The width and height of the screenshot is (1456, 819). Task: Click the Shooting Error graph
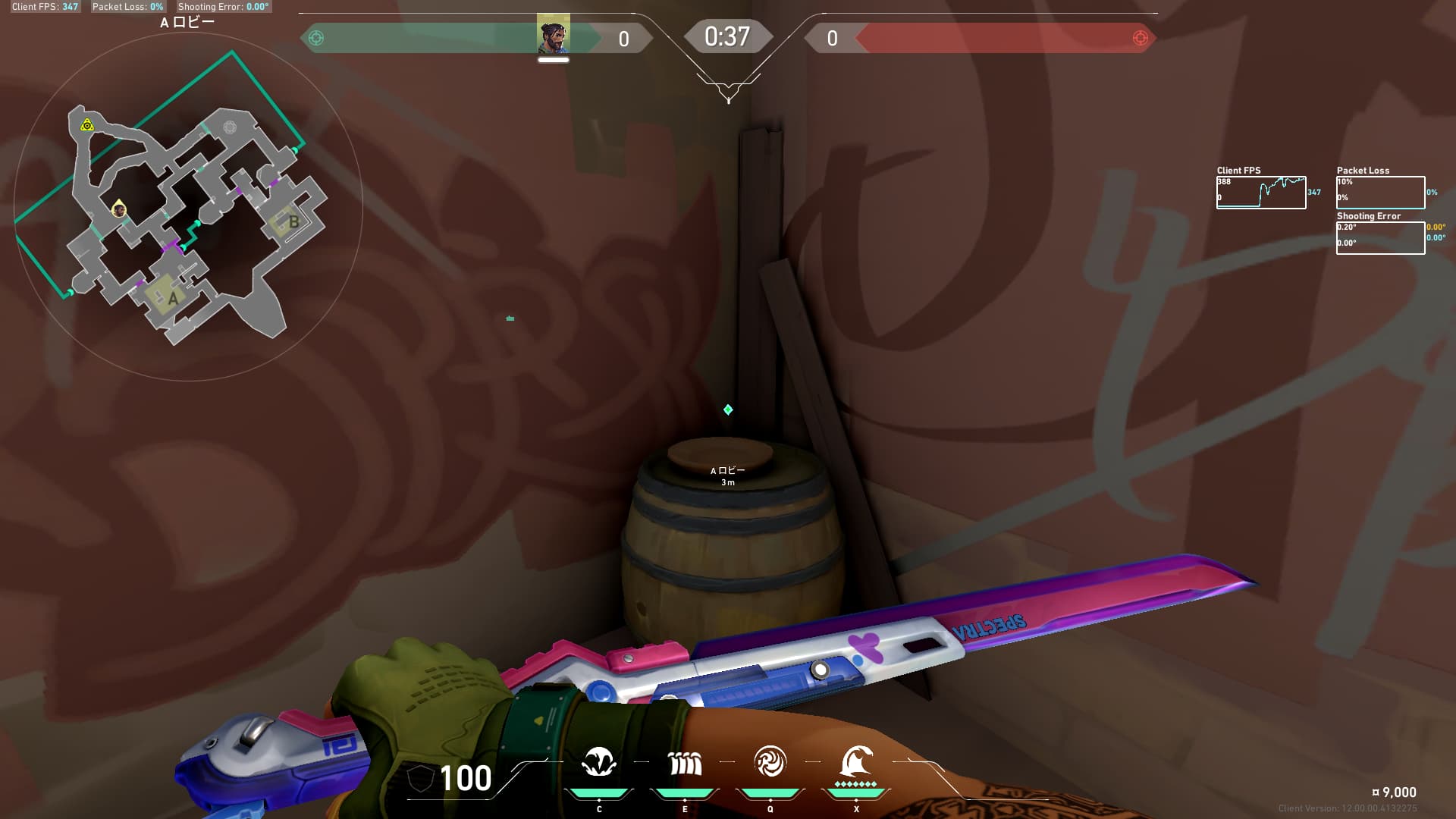click(x=1380, y=237)
